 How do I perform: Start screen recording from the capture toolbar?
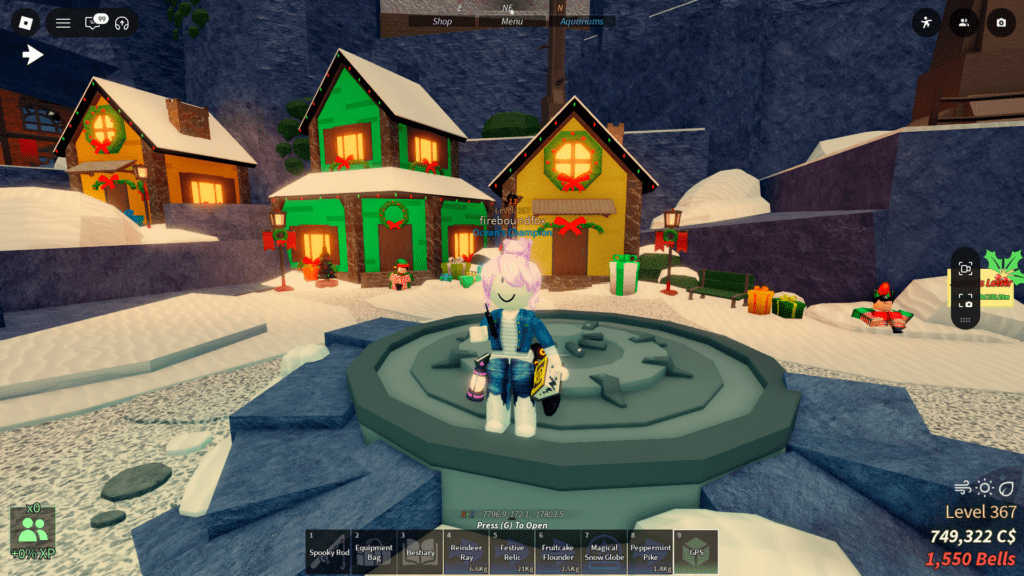point(965,268)
